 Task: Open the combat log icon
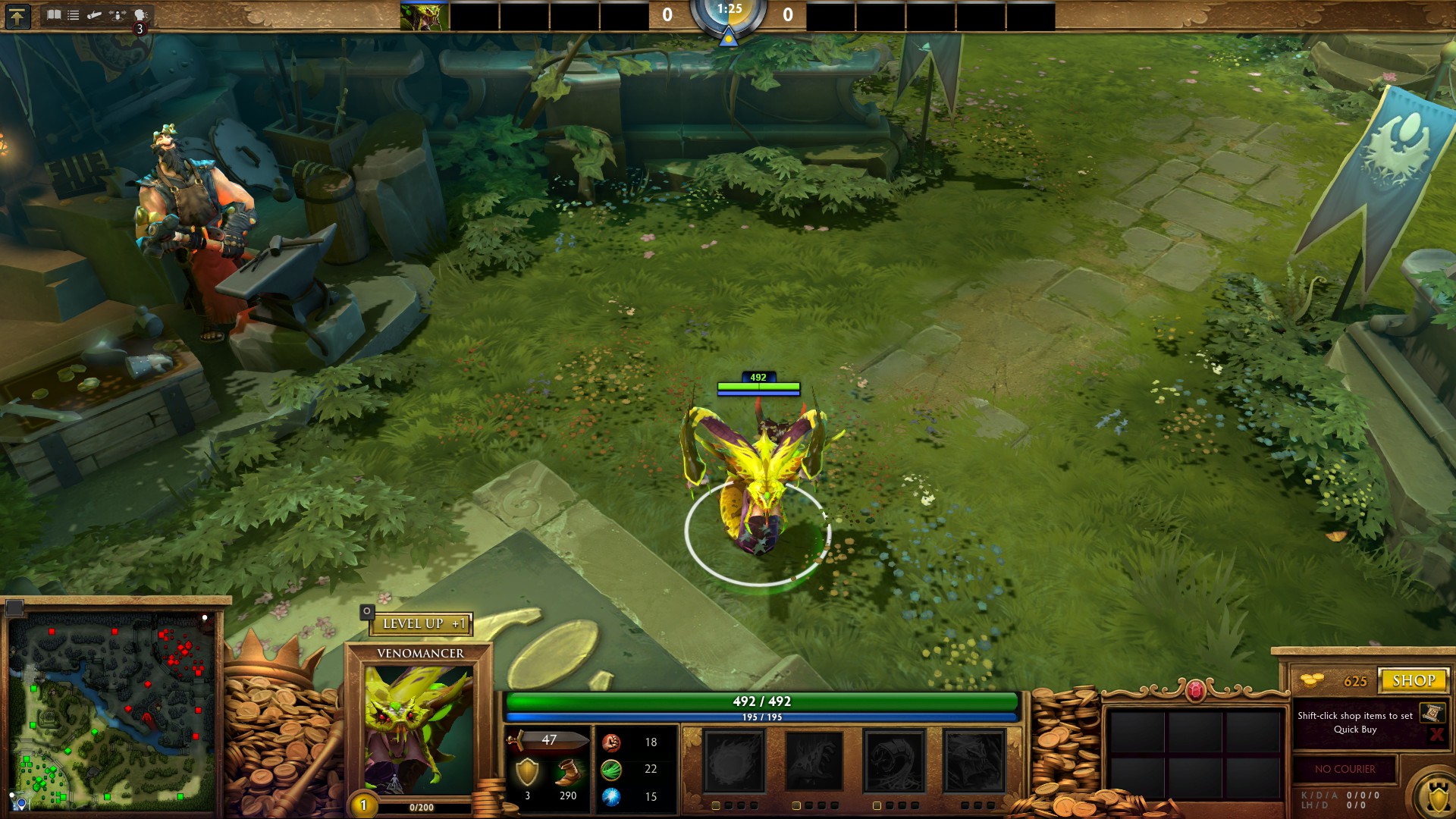(95, 14)
